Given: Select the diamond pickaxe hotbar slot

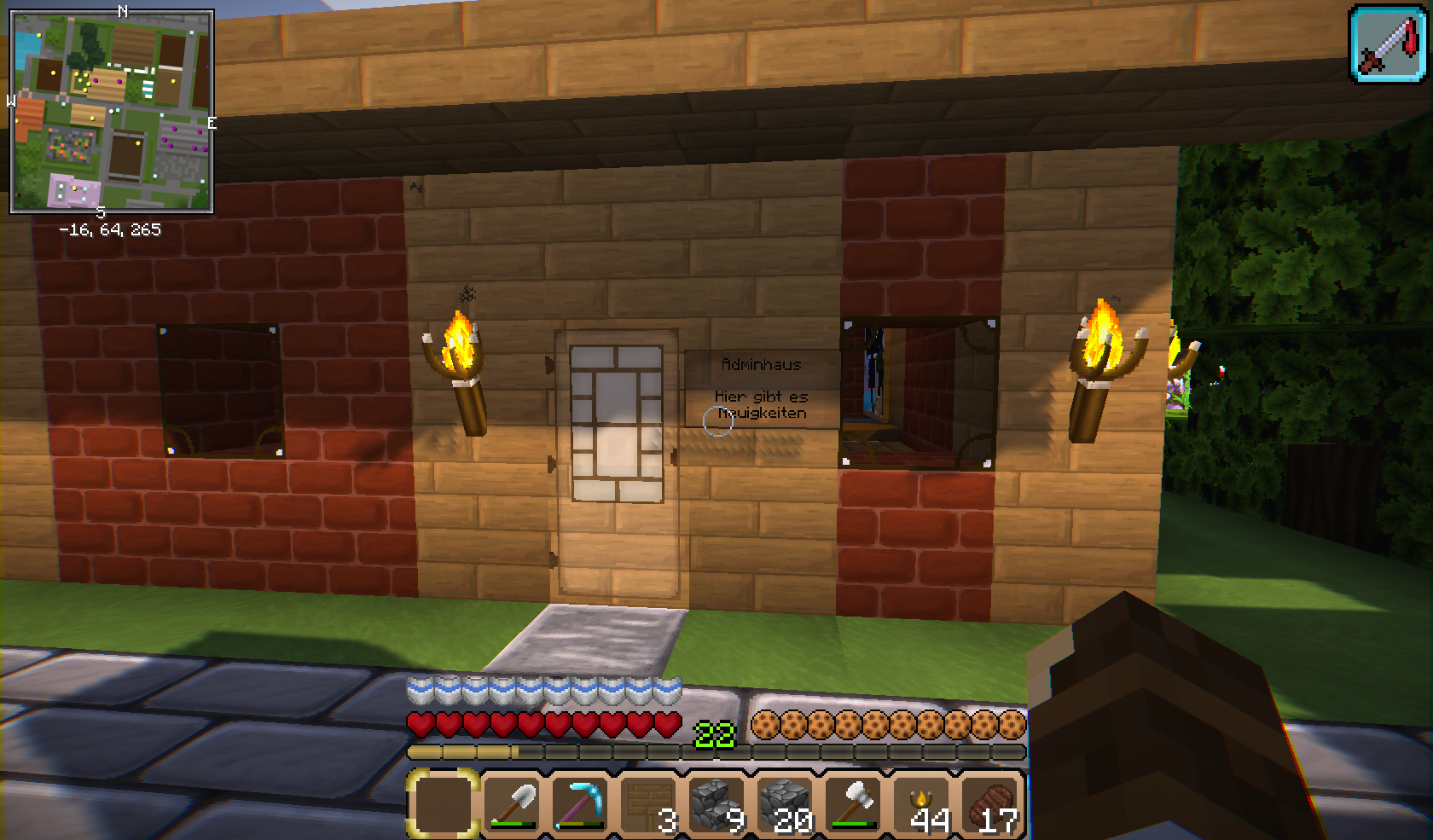Looking at the screenshot, I should 580,803.
